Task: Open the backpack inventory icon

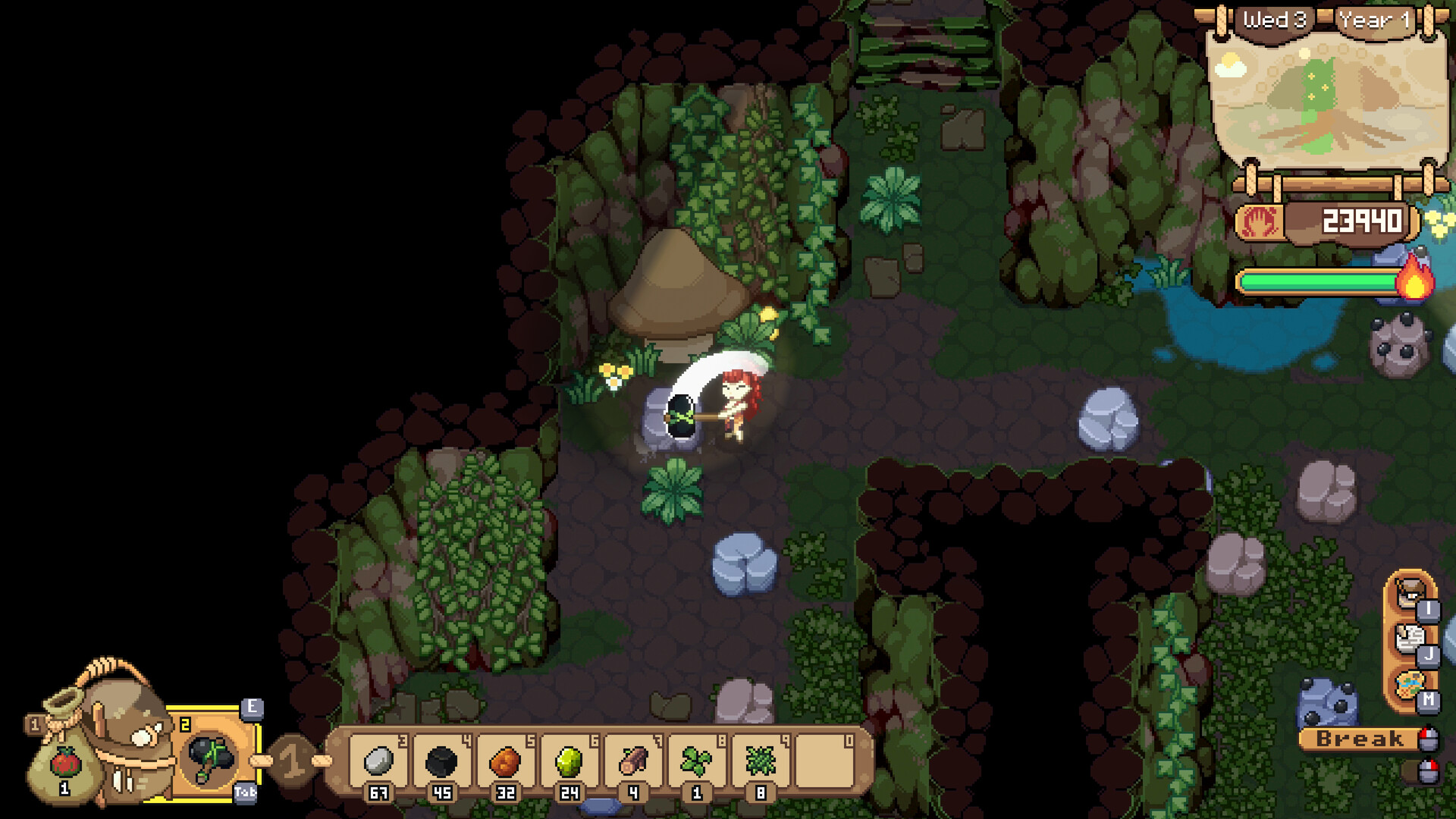Action: [1410, 591]
